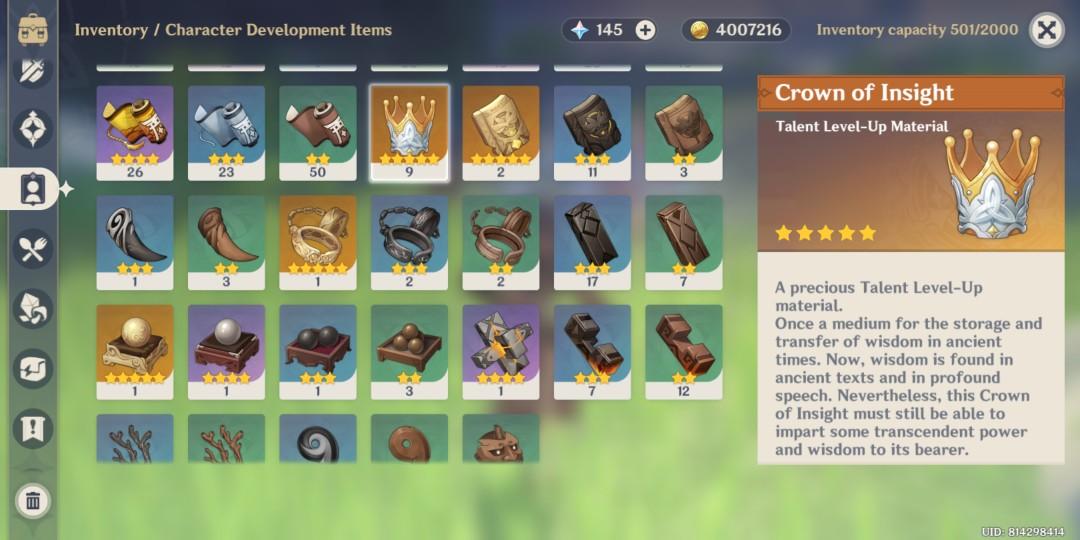Select the Crown of Insight item

[409, 129]
